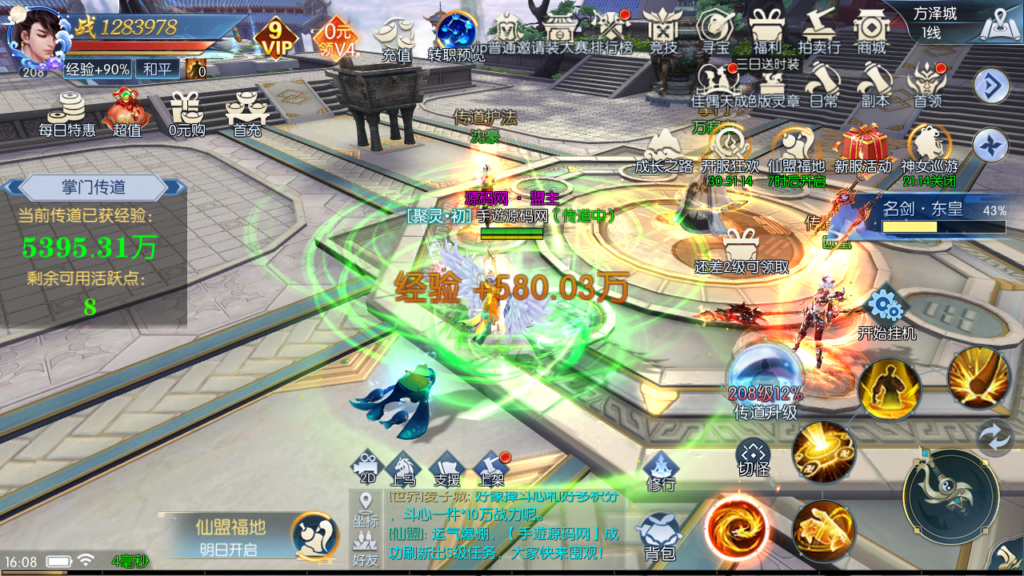The width and height of the screenshot is (1024, 576).
Task: Open the 背包 backpack
Action: (x=659, y=535)
